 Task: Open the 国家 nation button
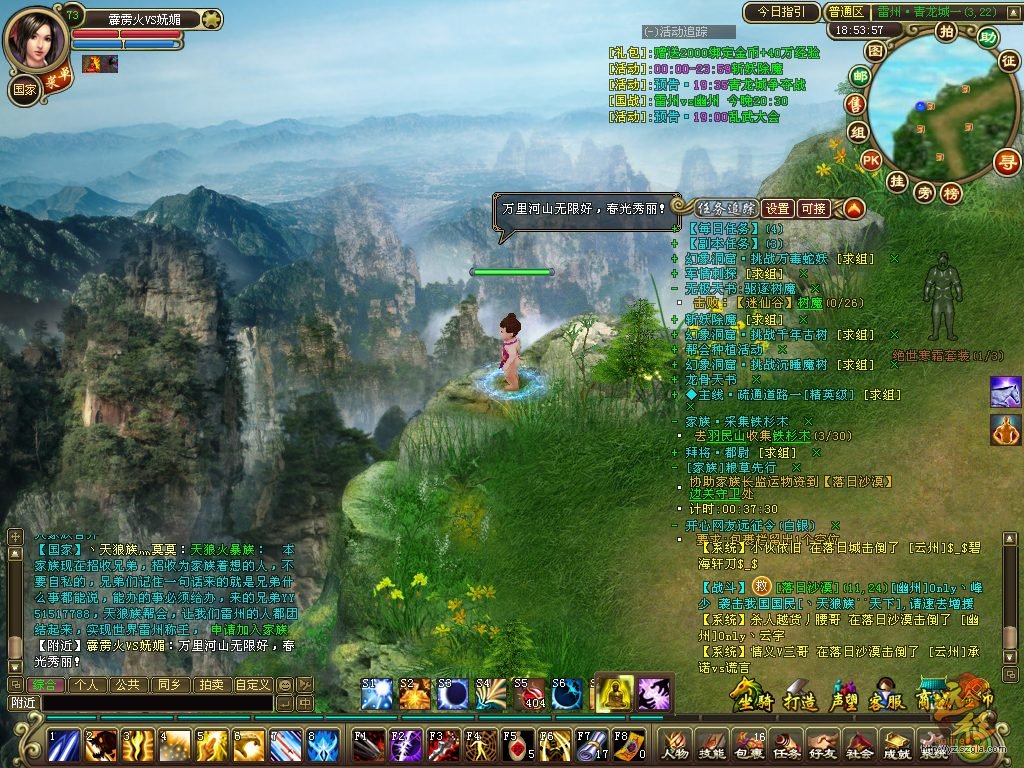pos(24,88)
